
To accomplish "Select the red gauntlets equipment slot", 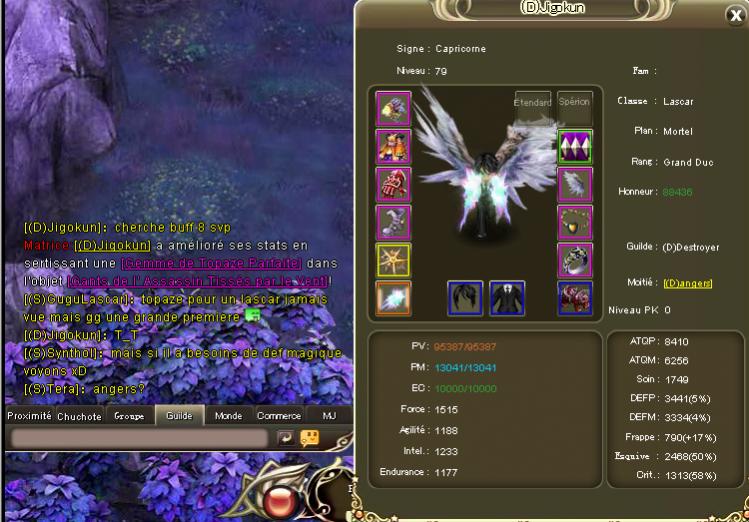I will [393, 183].
